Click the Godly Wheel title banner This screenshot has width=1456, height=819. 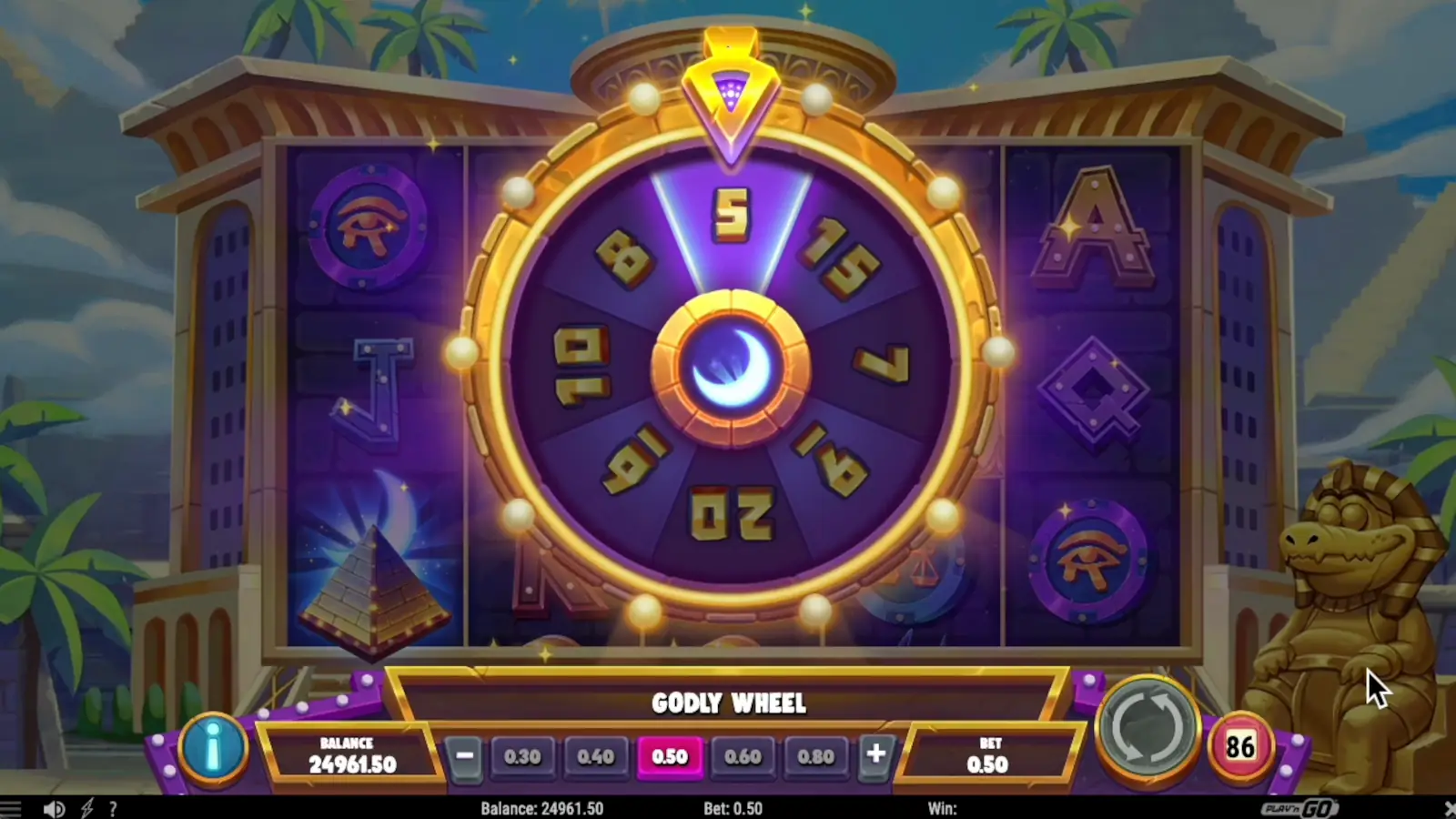pyautogui.click(x=729, y=703)
